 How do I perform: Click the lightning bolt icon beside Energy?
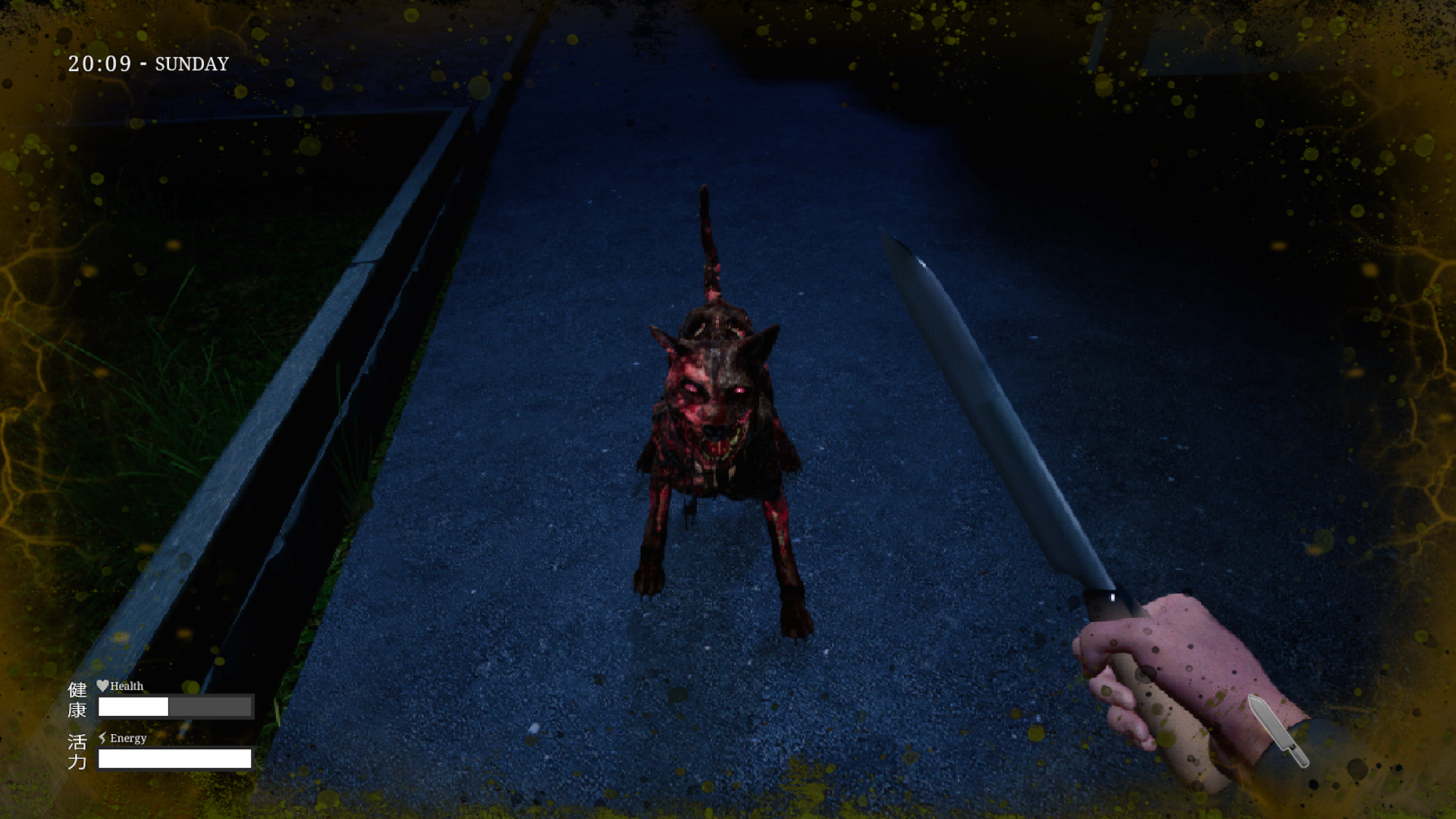(x=104, y=737)
